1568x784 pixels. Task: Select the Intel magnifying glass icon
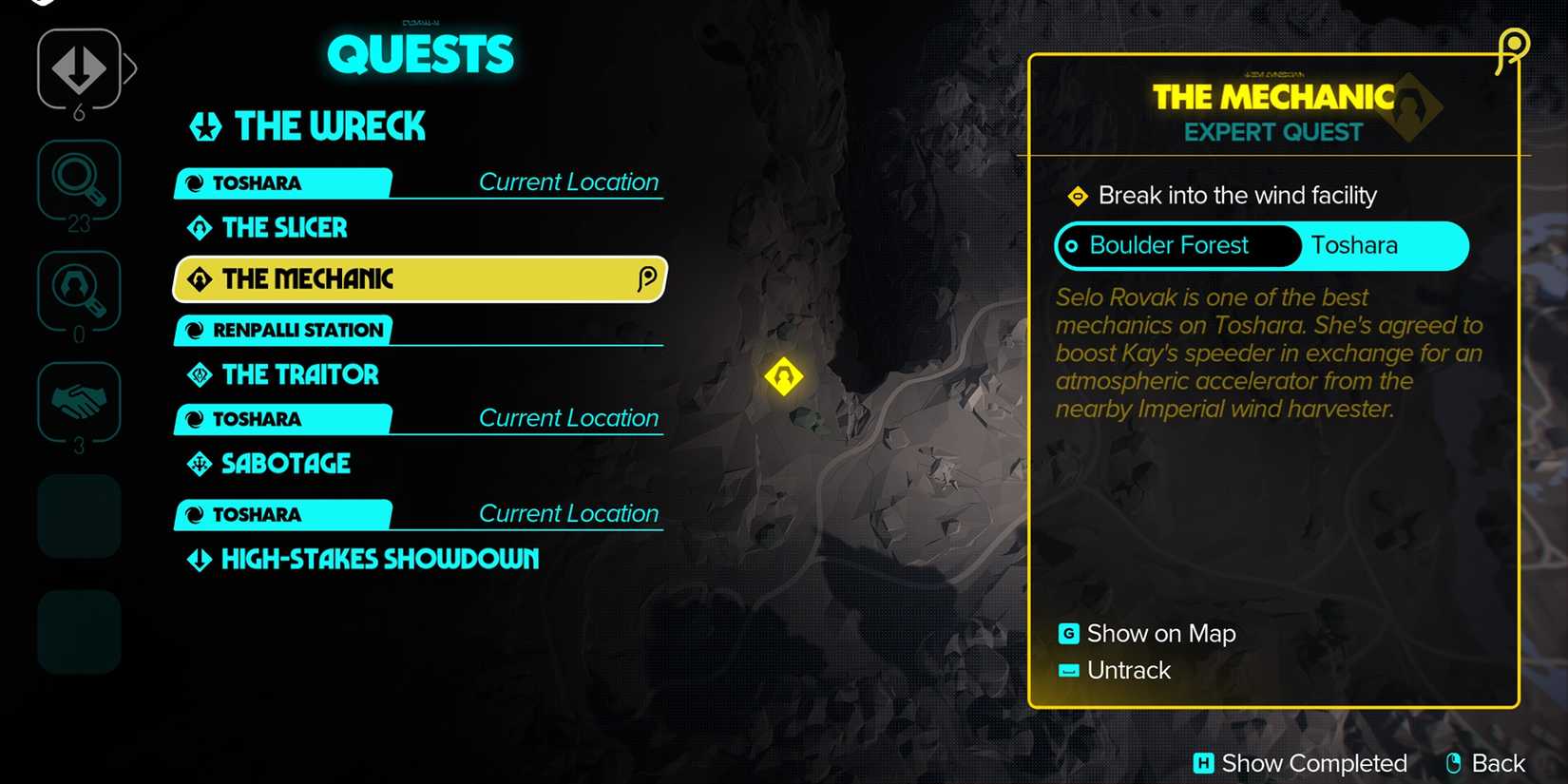coord(79,180)
